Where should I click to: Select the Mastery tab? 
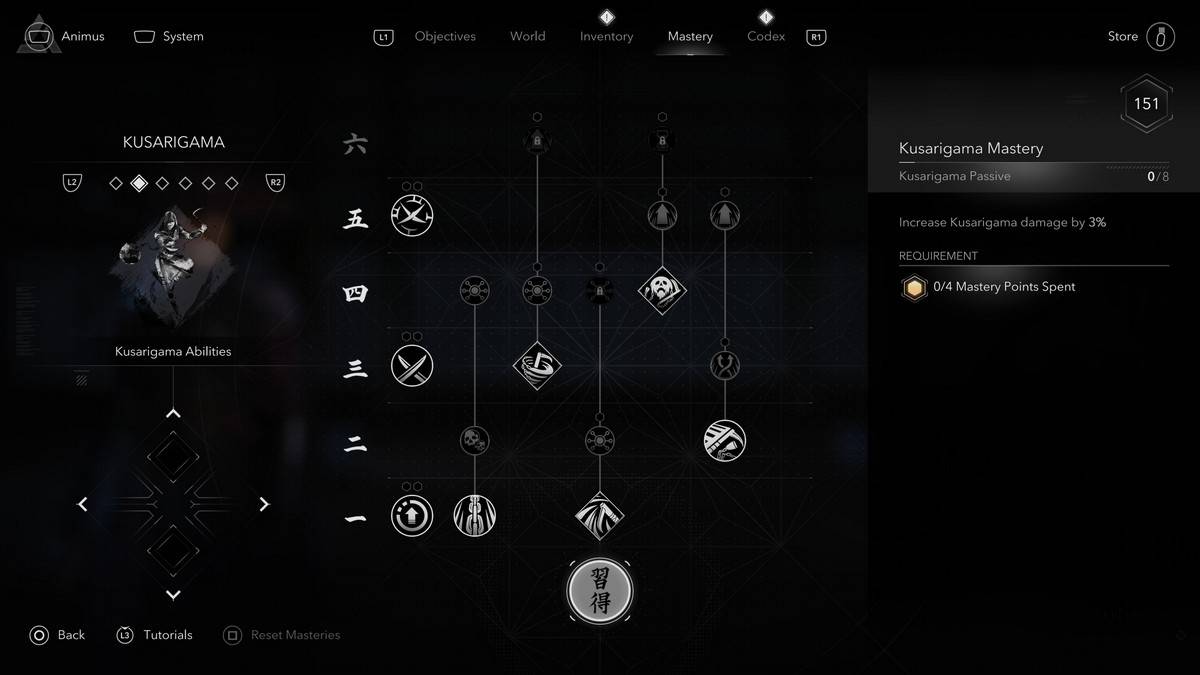tap(690, 37)
